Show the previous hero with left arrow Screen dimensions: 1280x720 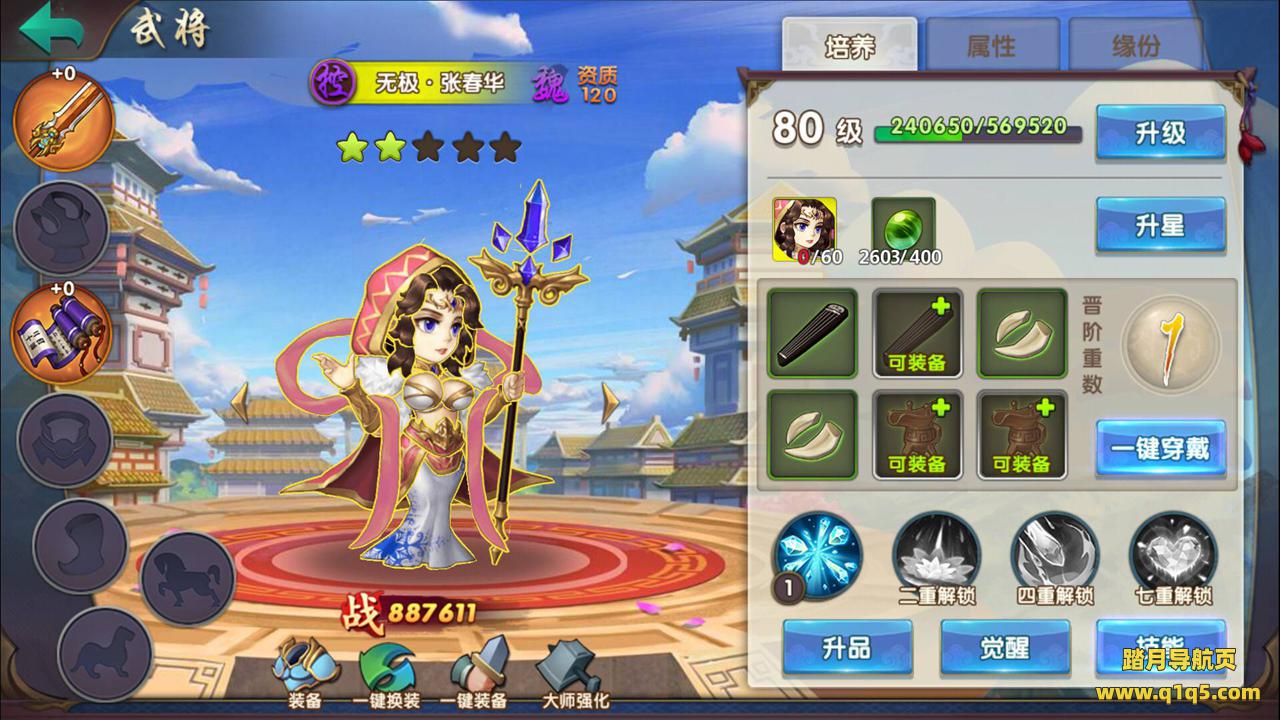pos(240,402)
